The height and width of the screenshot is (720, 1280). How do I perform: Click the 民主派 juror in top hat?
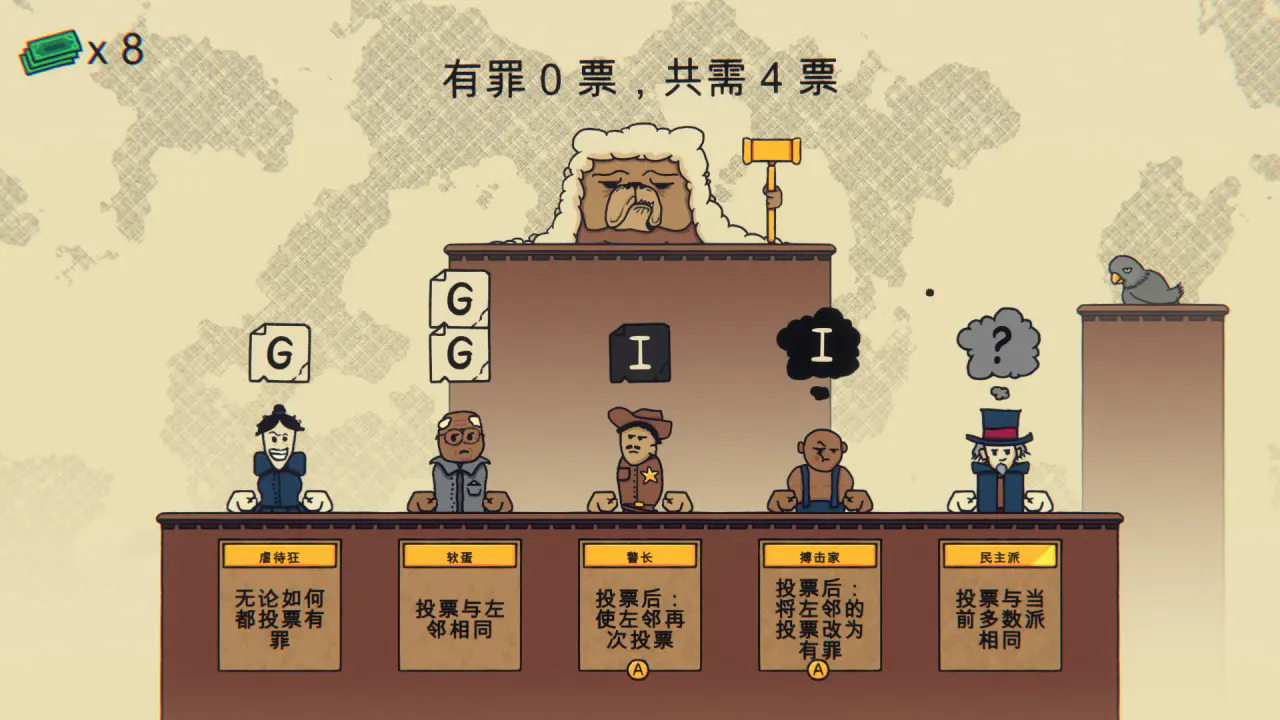1000,460
